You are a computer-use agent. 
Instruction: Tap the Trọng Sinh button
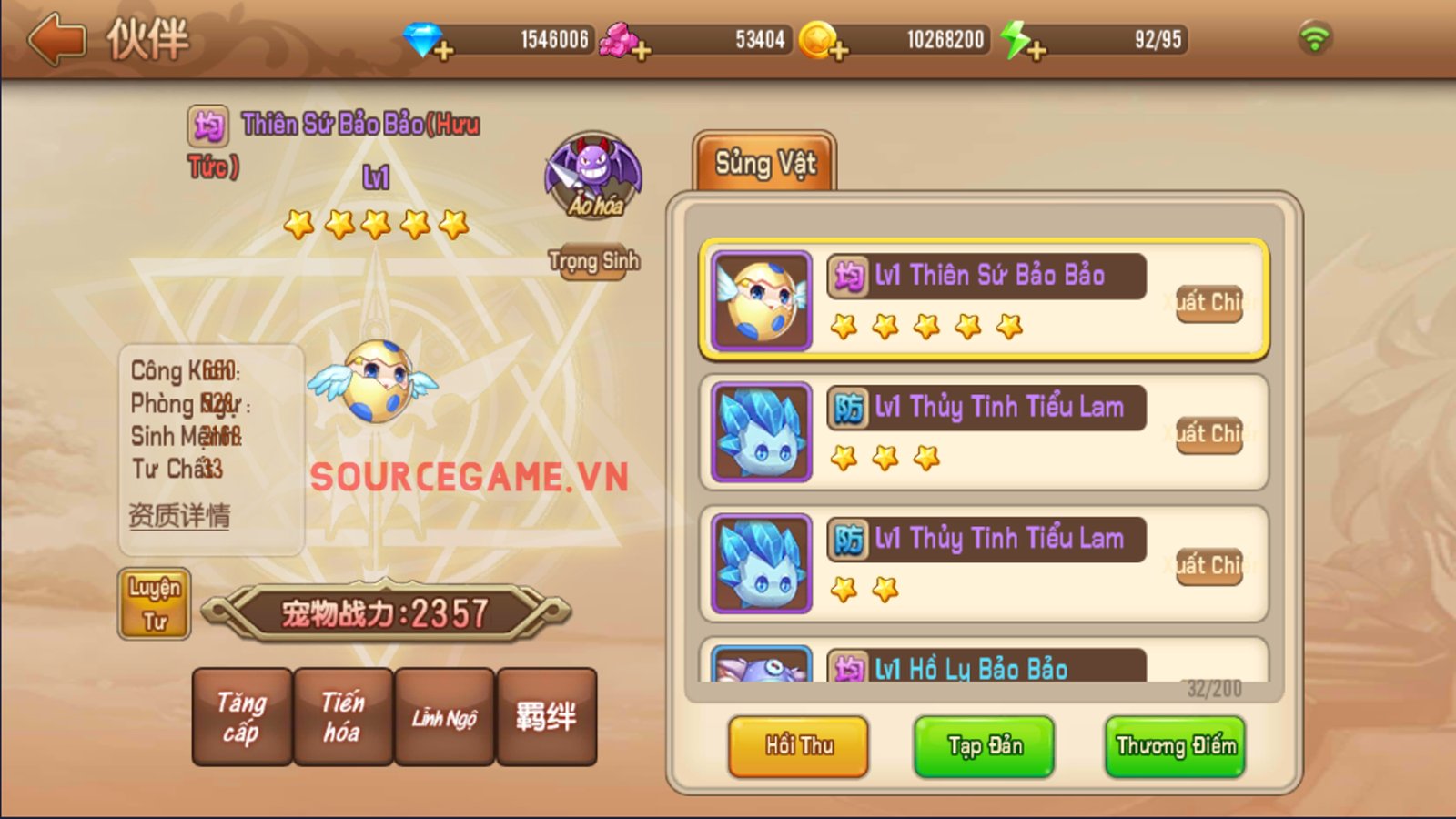click(593, 261)
